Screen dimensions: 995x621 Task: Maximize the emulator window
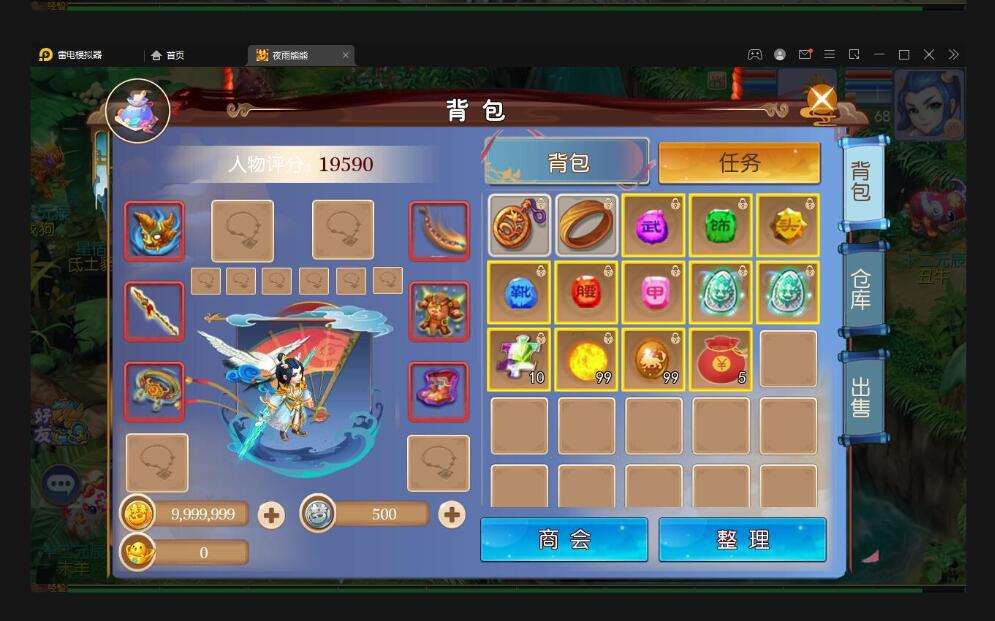point(904,55)
